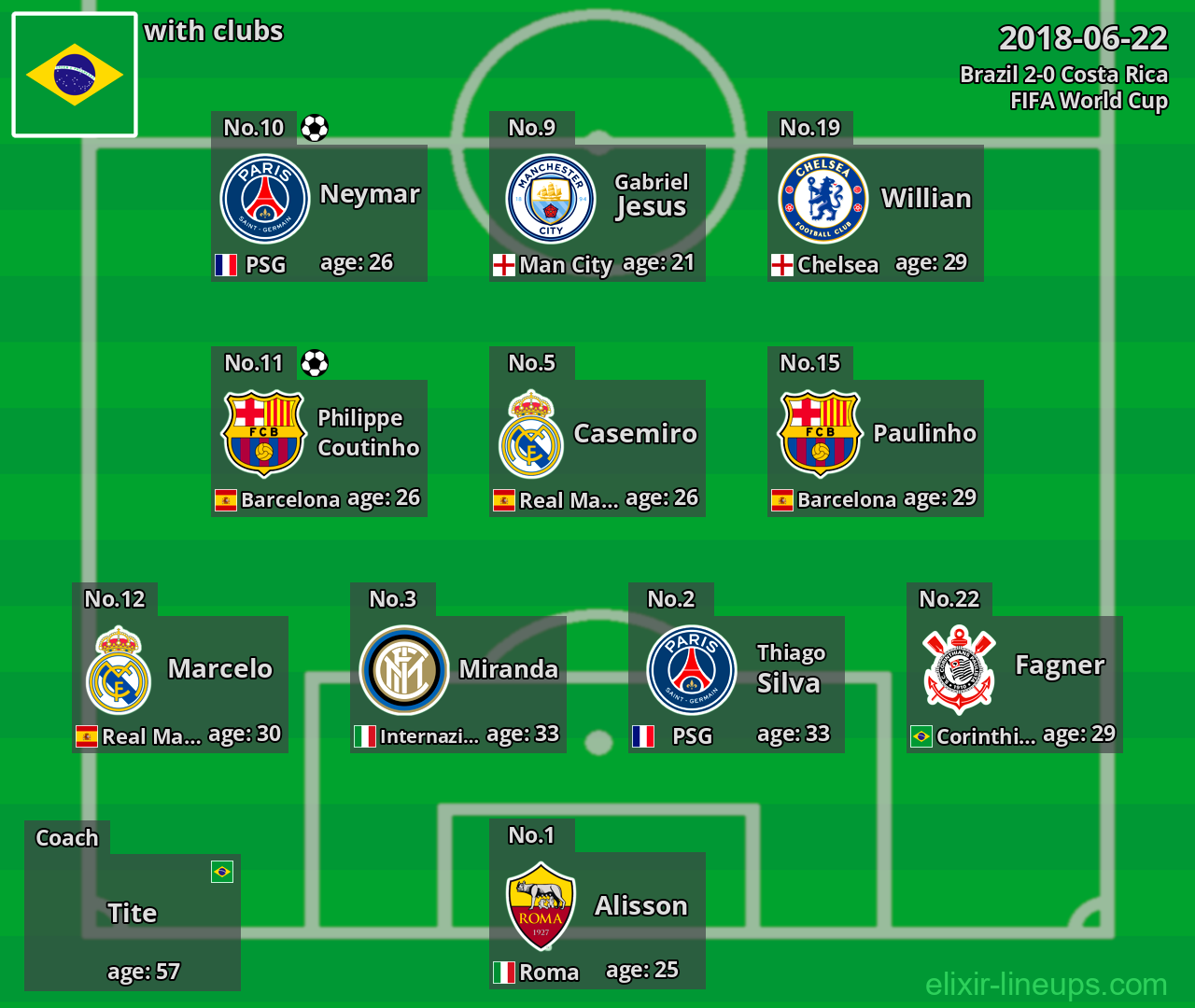Click the Manchester City club crest
Image resolution: width=1195 pixels, height=1008 pixels.
551,199
